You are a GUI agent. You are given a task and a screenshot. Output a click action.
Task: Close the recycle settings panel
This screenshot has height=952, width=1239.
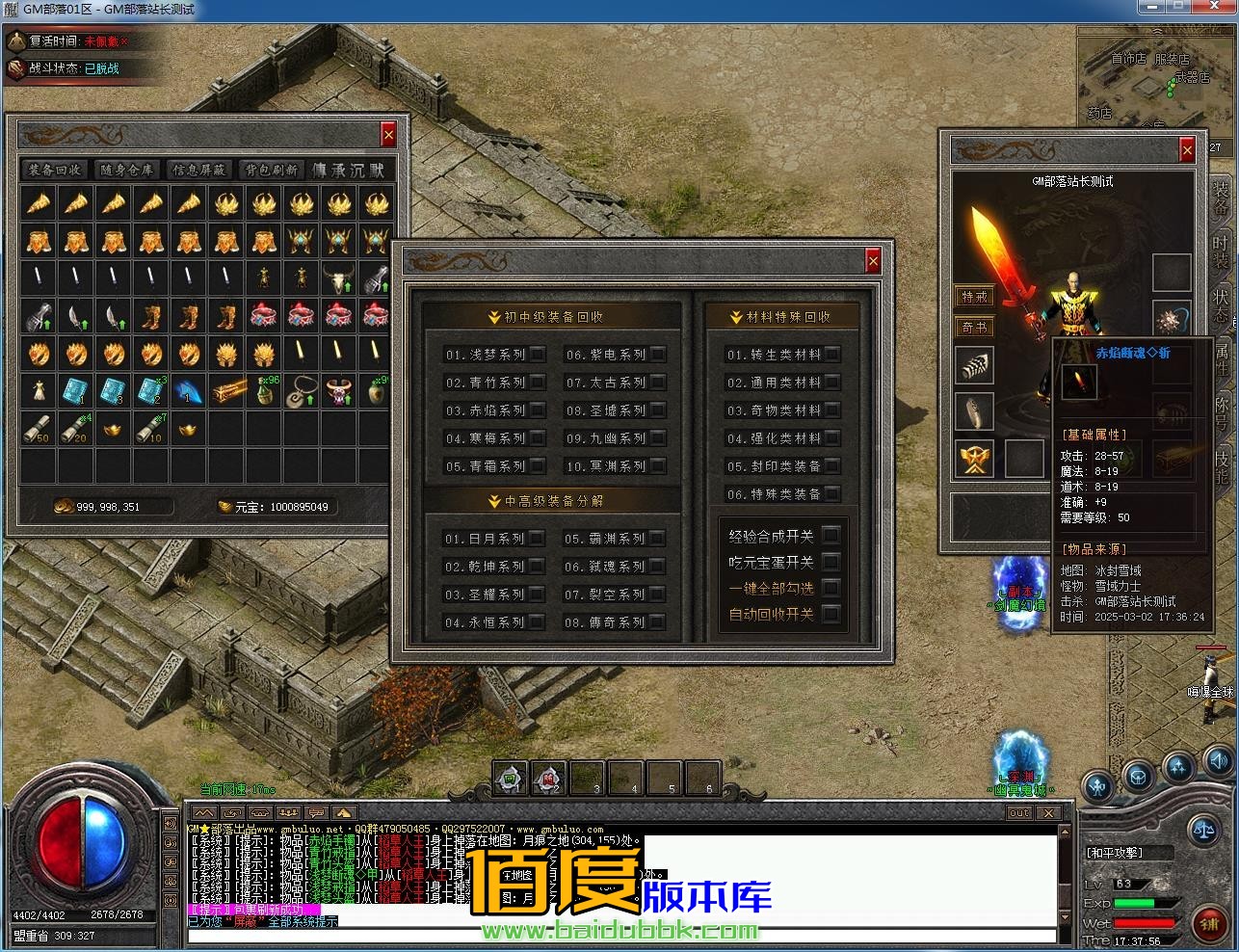pyautogui.click(x=873, y=261)
